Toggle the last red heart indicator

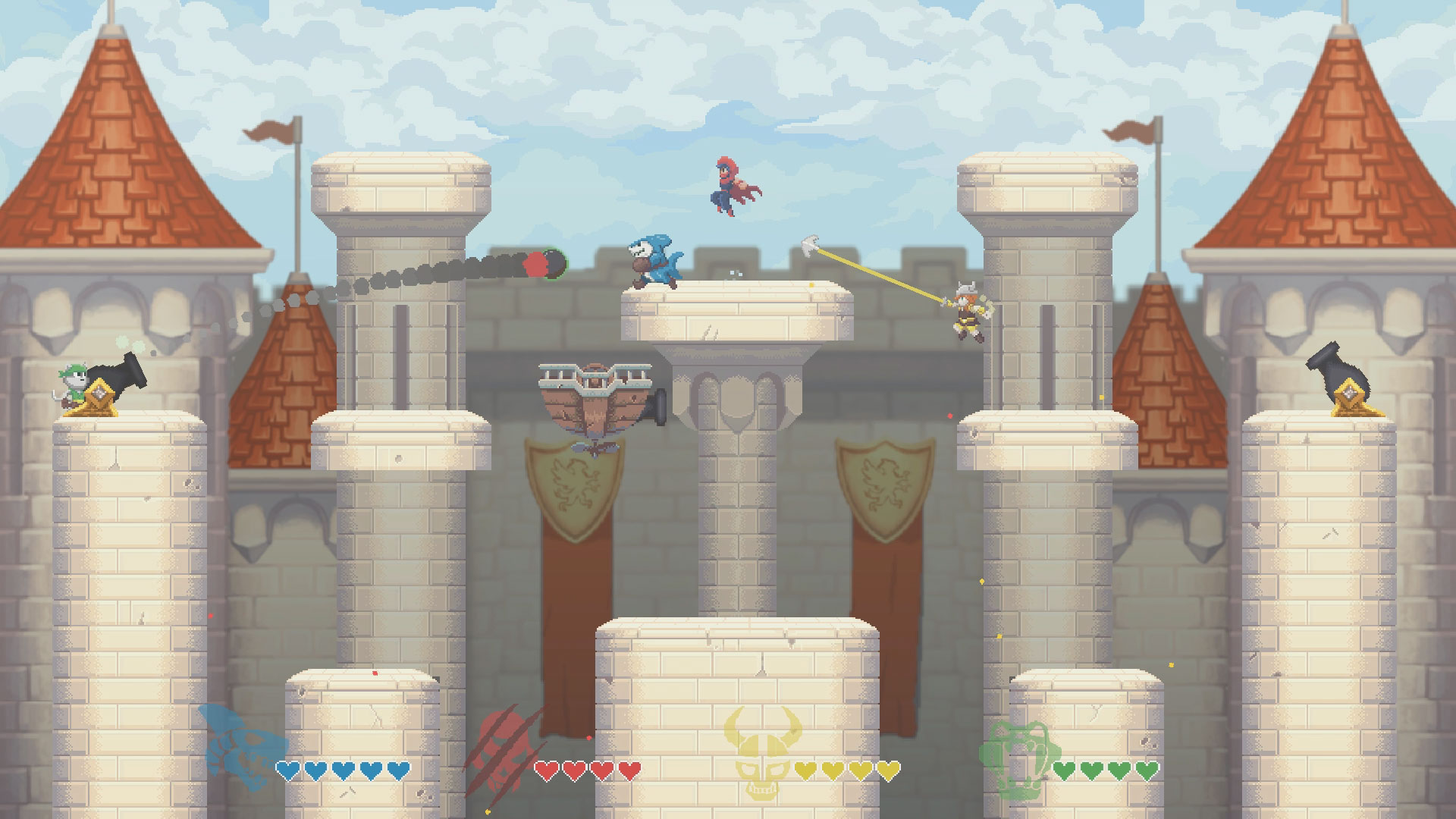point(629,769)
